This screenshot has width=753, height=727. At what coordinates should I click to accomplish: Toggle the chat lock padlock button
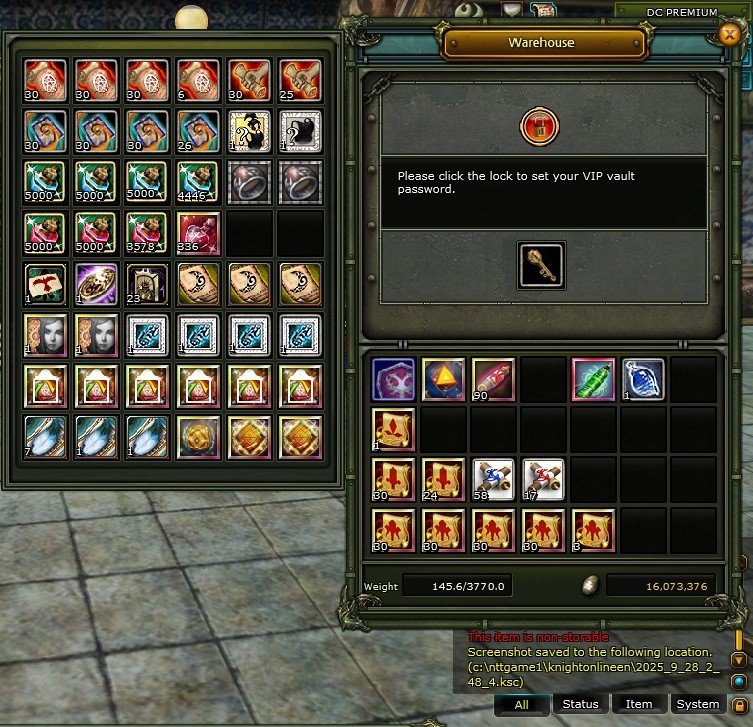pyautogui.click(x=738, y=704)
